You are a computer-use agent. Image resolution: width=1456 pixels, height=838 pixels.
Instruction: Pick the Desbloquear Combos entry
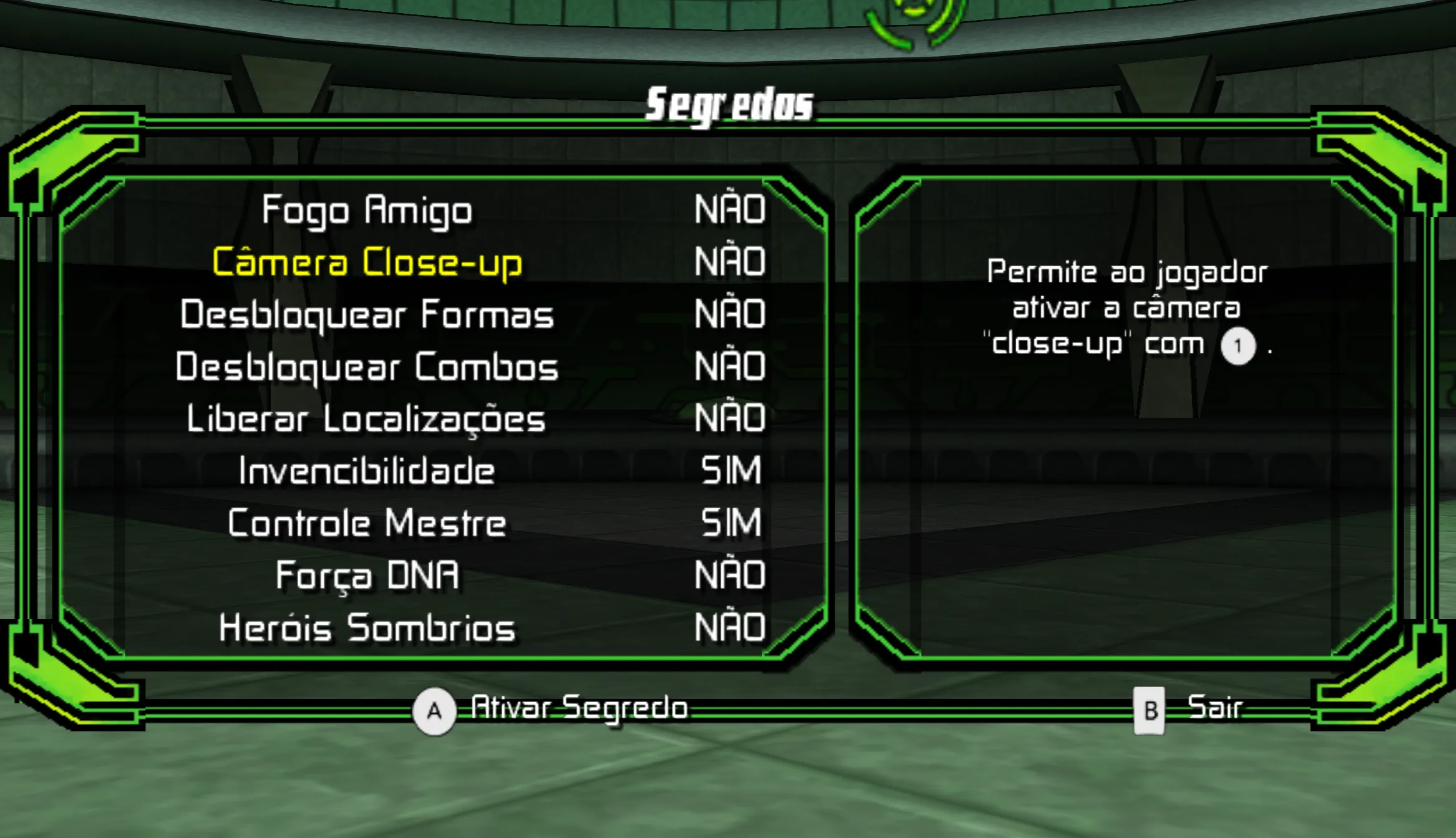click(367, 367)
